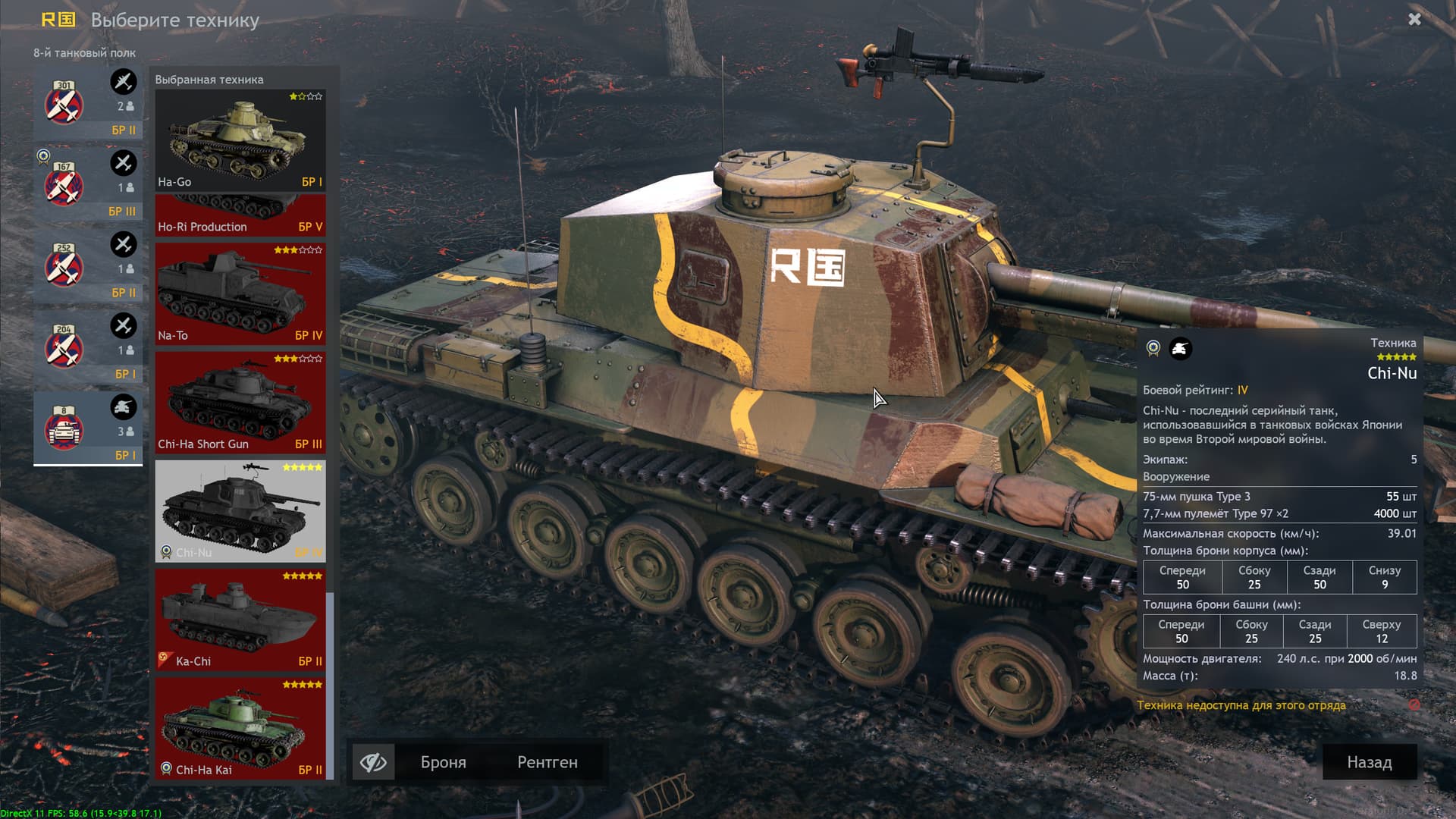Select the Ha-Go tank card
Screen dimensions: 1456x819
coord(240,140)
